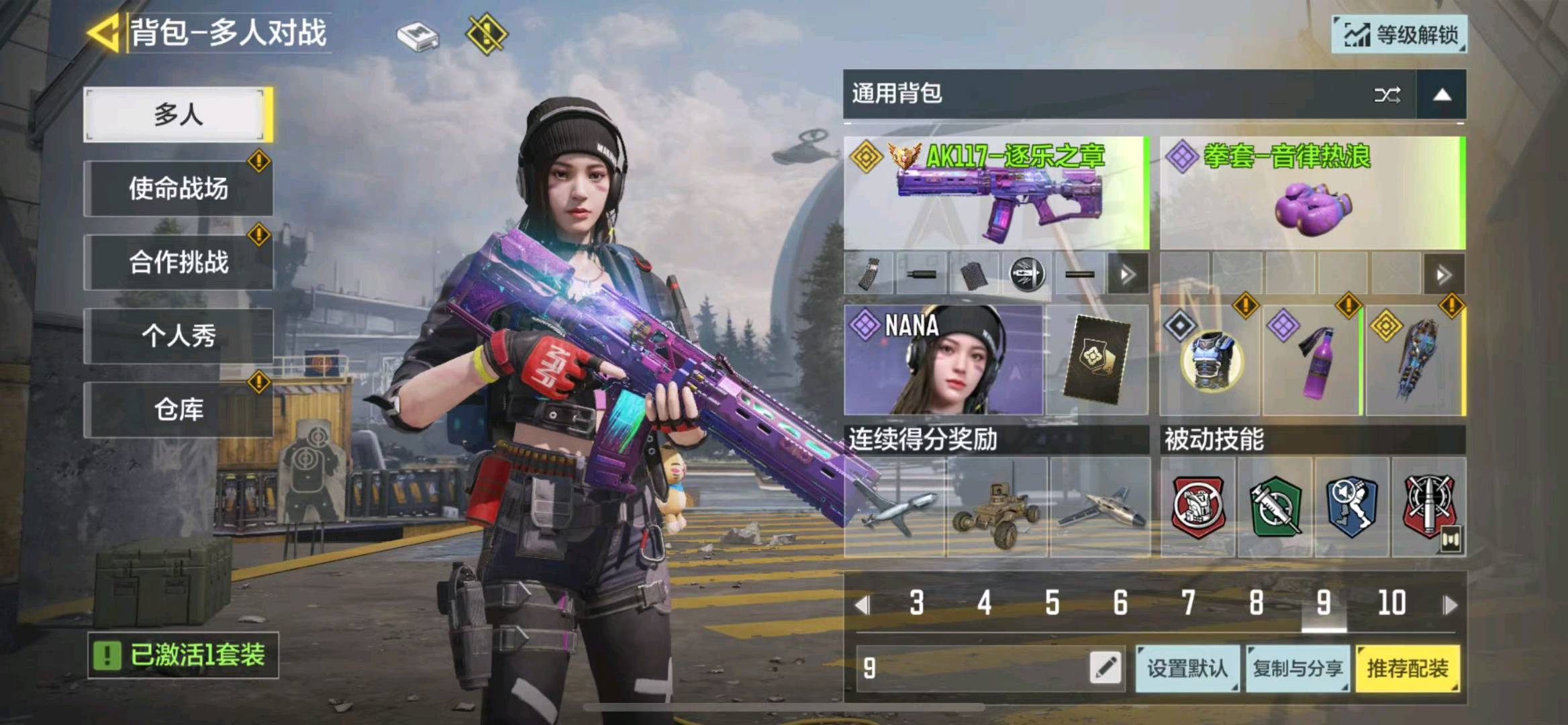Open 复制与分享 copy and share
Screen dimensions: 1568x725
pyautogui.click(x=1297, y=668)
